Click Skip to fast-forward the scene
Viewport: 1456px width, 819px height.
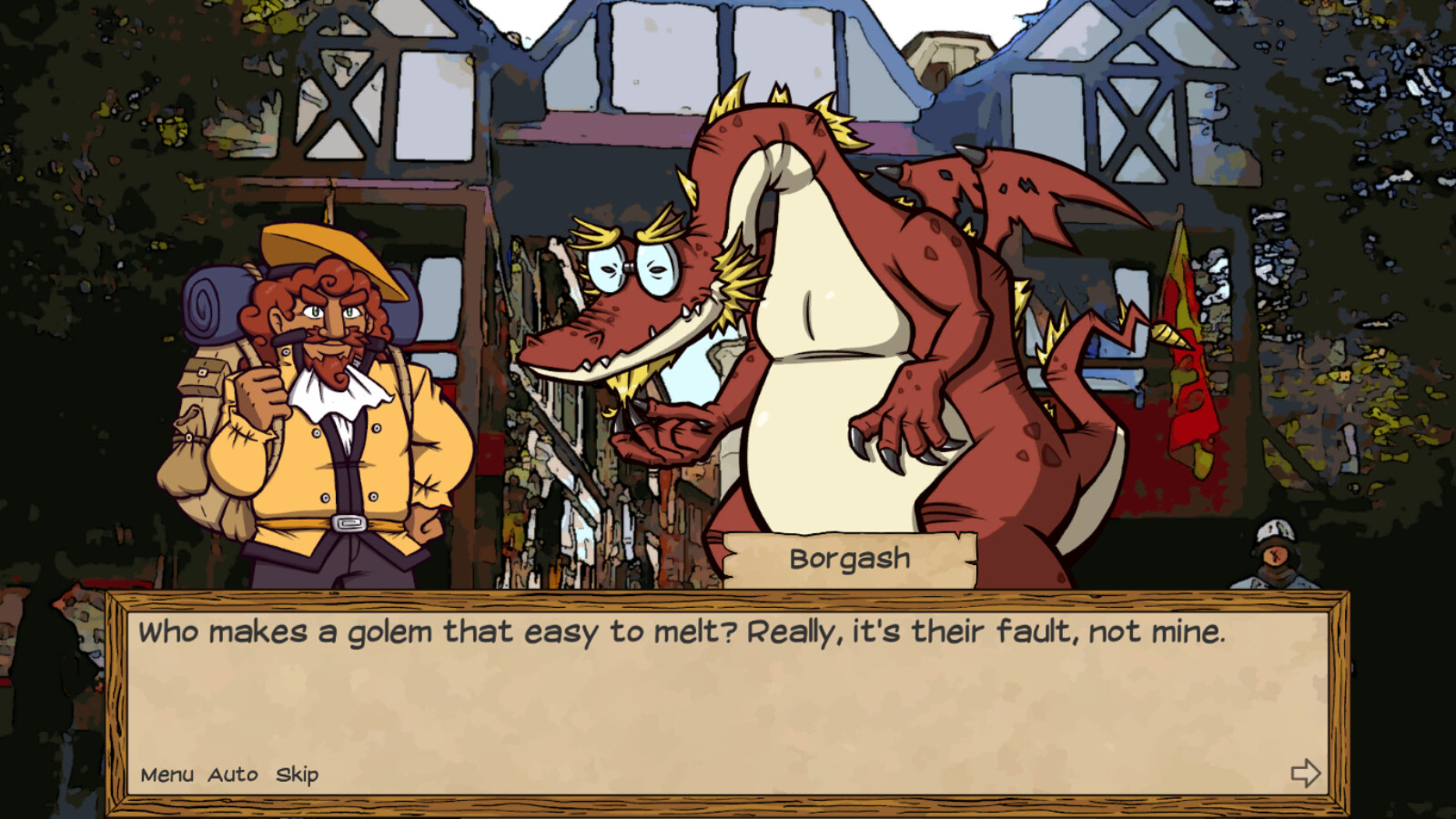point(298,775)
